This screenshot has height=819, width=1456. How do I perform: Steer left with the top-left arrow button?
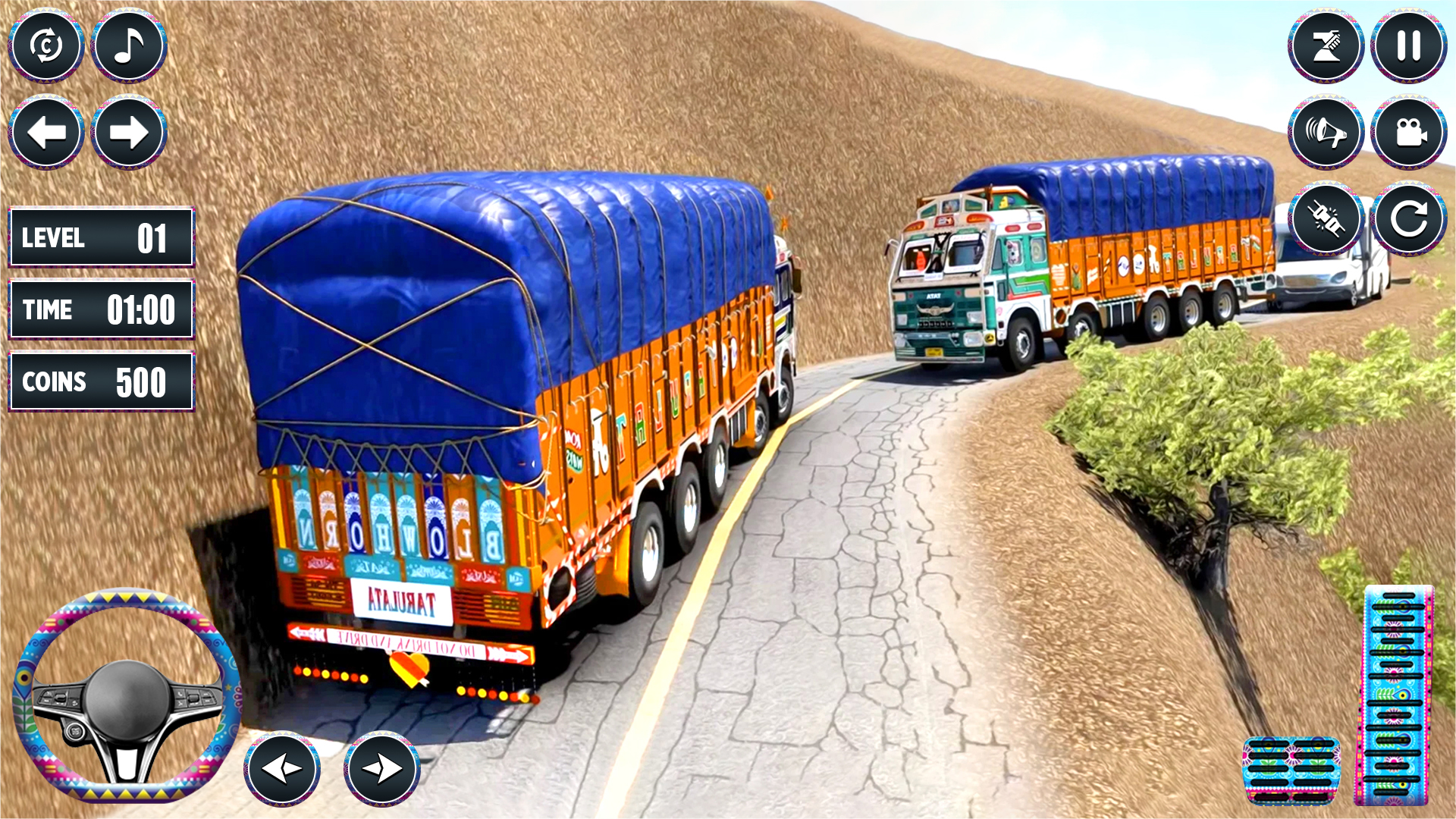point(47,131)
